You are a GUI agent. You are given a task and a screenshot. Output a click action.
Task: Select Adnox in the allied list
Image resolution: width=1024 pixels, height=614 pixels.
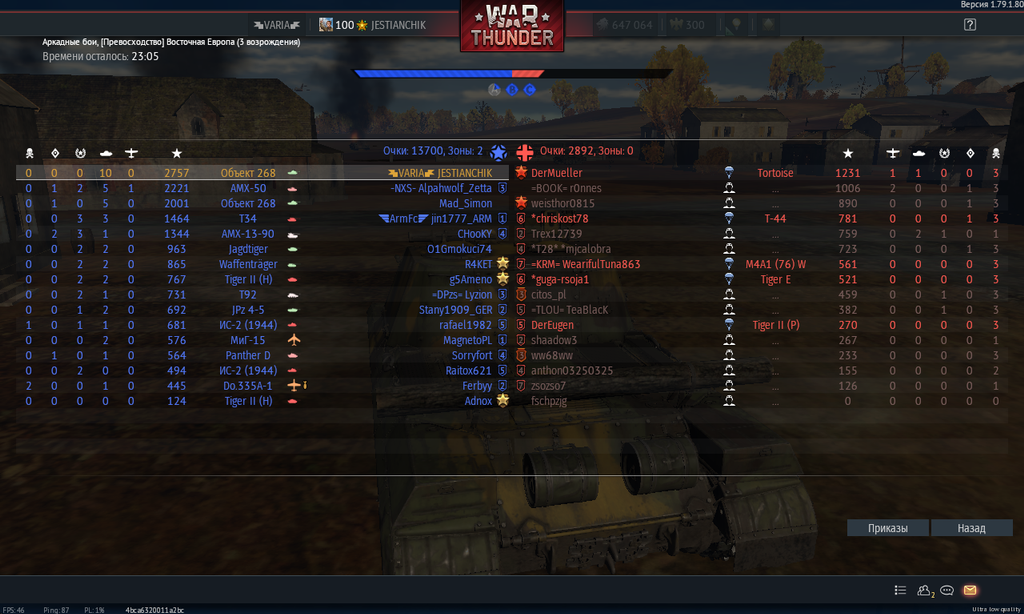(478, 401)
